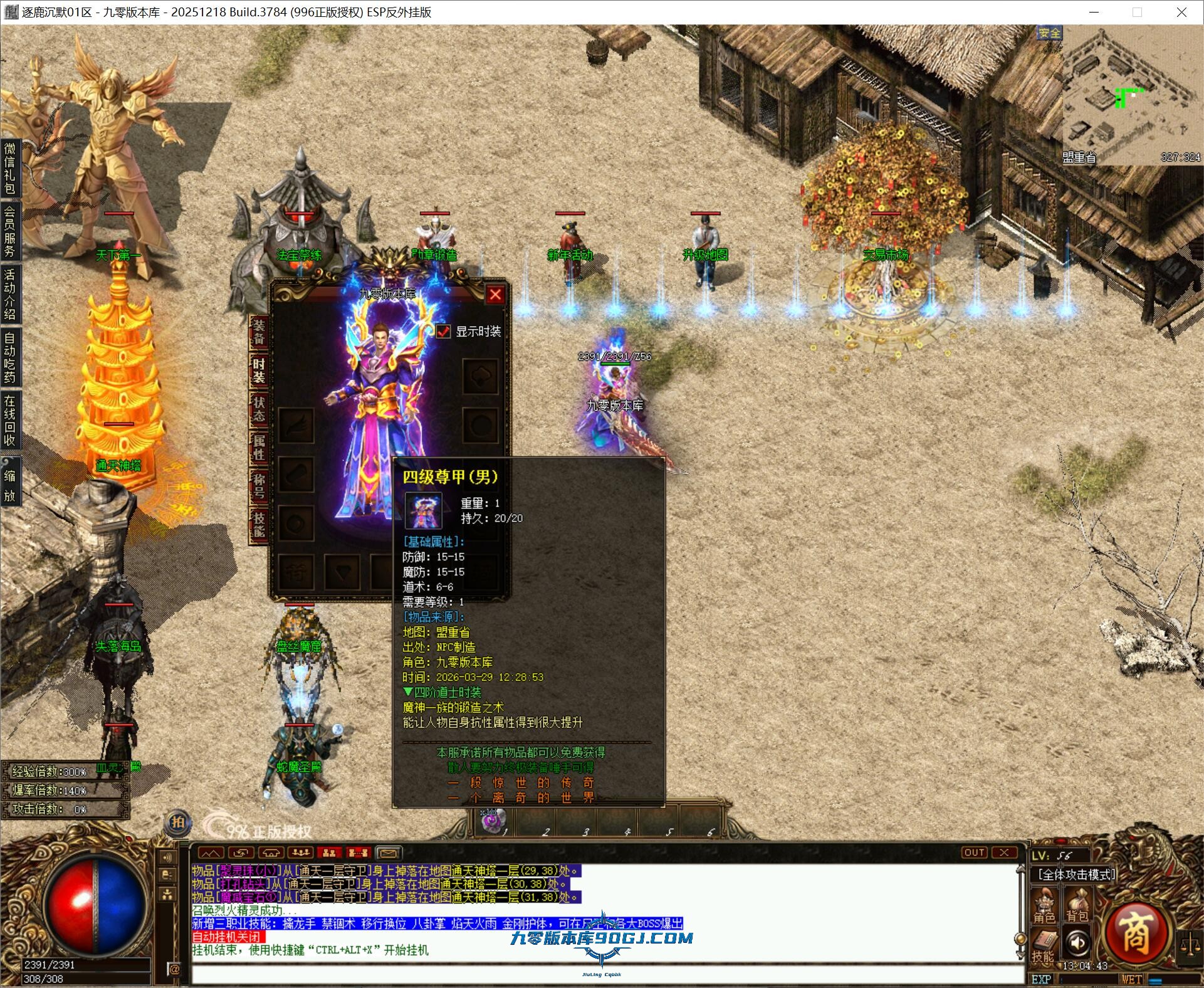This screenshot has width=1204, height=988.
Task: Open the 技能 skills tab in character panel
Action: (x=258, y=524)
